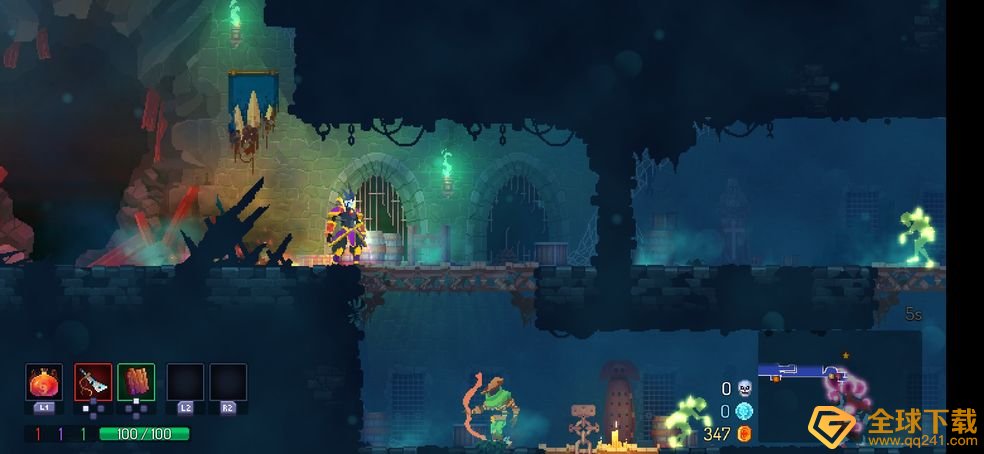
Task: Use the health flask slot
Action: pyautogui.click(x=44, y=382)
